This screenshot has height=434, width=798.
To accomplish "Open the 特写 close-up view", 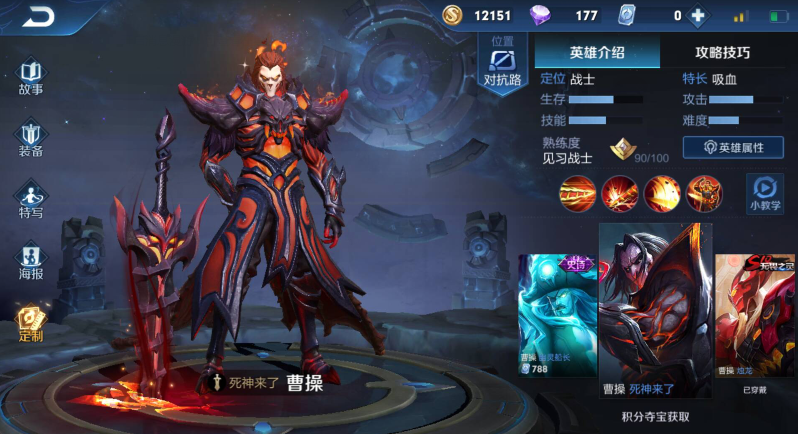I will [x=31, y=200].
